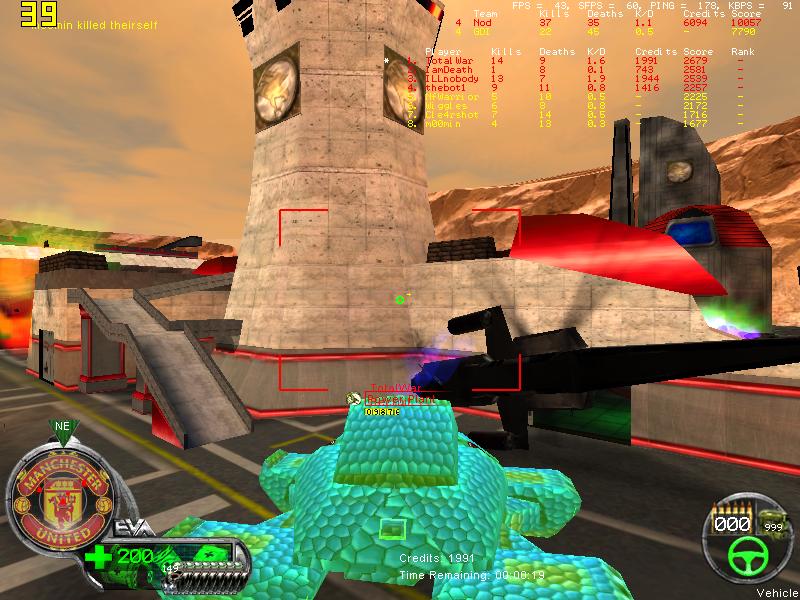Click the circular radar with Manchester United crest
Screen dimensions: 800x600
click(x=58, y=498)
